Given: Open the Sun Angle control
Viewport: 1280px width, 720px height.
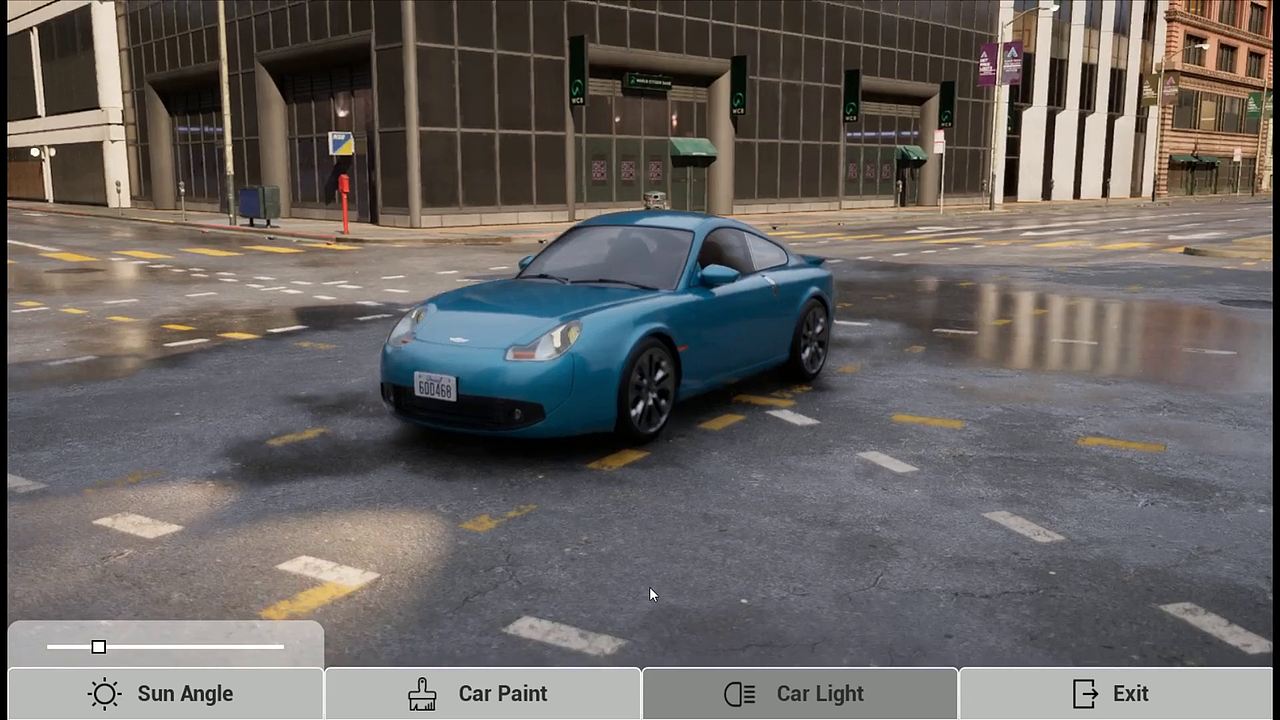Looking at the screenshot, I should [165, 694].
